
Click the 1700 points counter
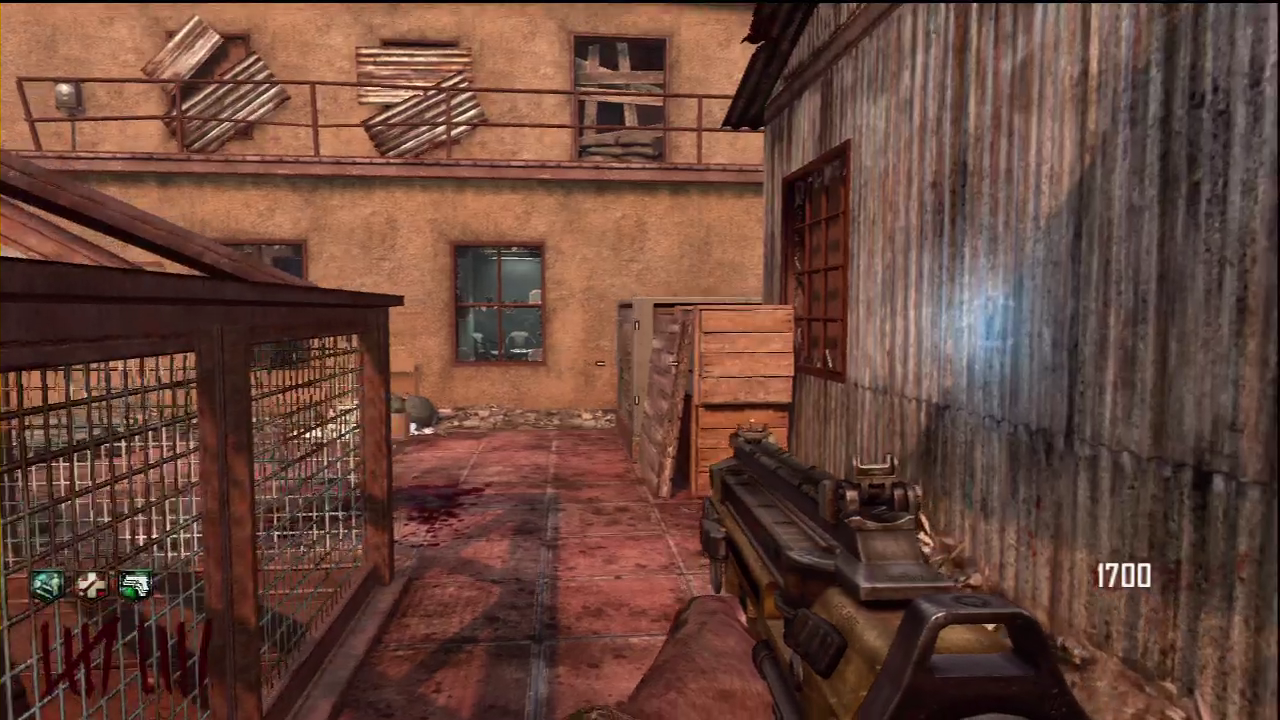click(x=1123, y=577)
